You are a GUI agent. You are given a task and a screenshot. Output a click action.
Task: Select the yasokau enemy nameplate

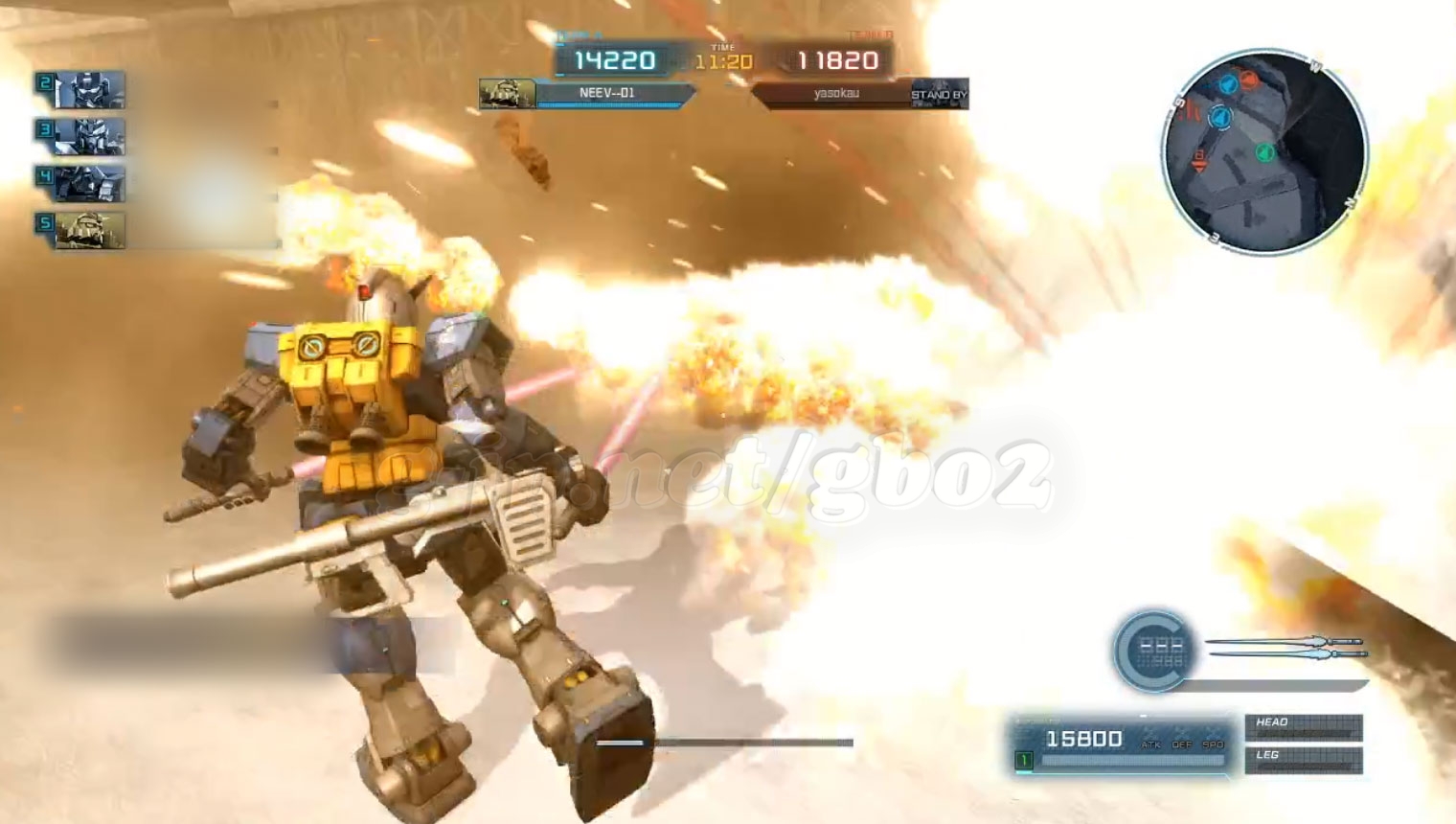click(833, 94)
